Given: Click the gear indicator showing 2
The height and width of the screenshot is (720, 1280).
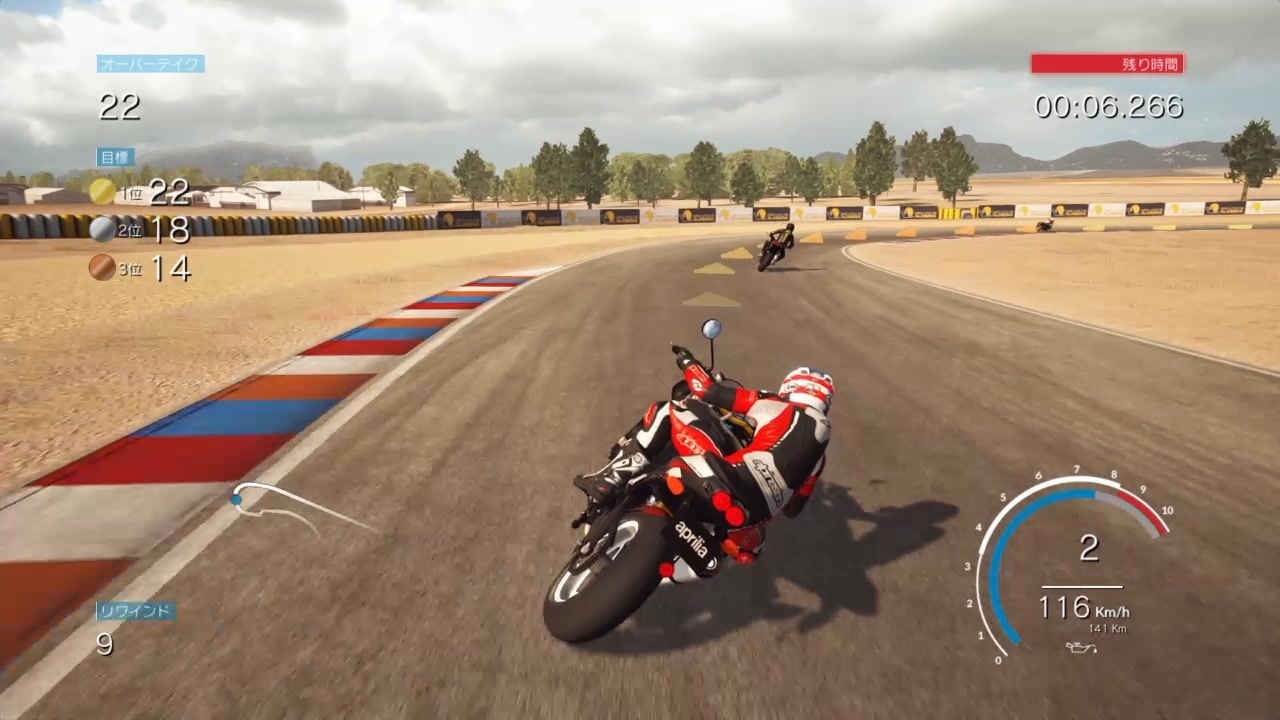Looking at the screenshot, I should point(1089,547).
